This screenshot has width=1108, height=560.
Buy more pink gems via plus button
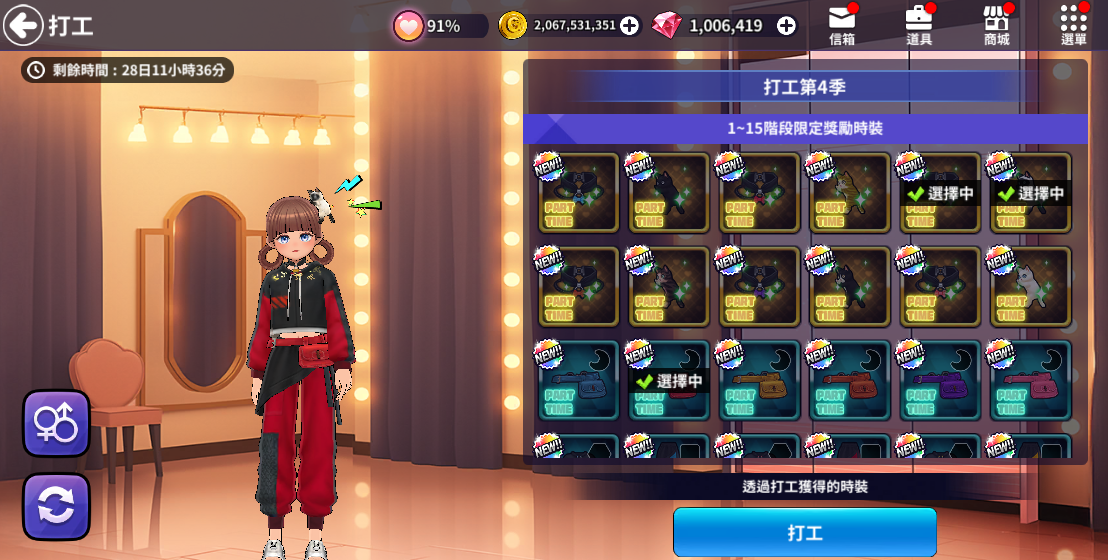click(x=787, y=26)
